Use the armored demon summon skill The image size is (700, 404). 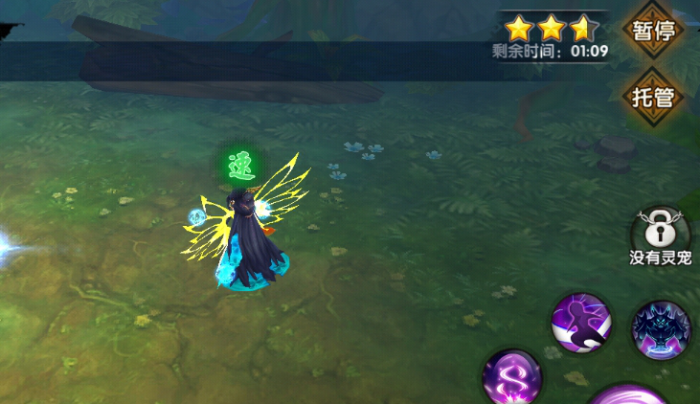click(x=661, y=327)
